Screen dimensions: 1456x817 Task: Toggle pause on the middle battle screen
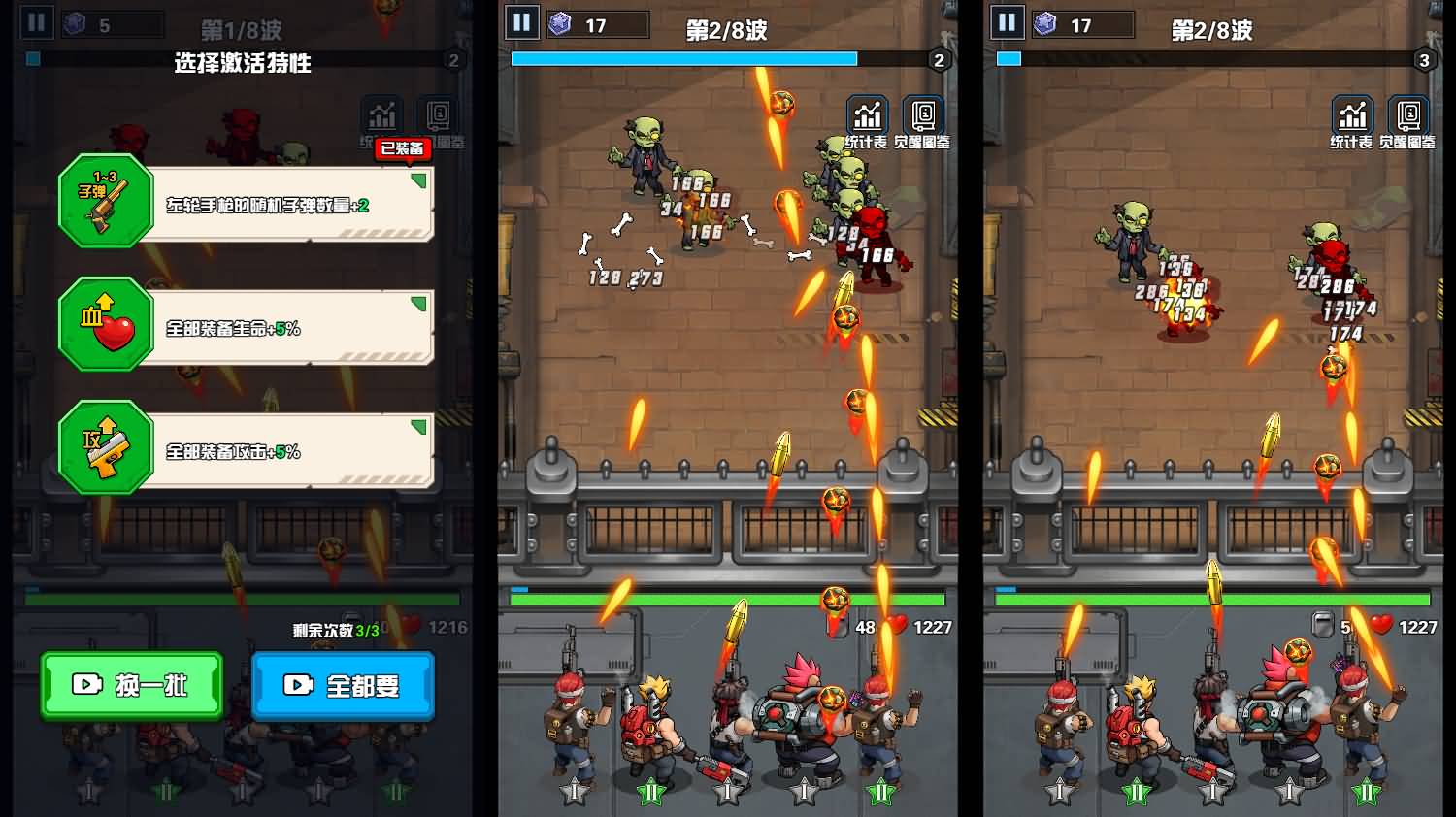coord(521,23)
